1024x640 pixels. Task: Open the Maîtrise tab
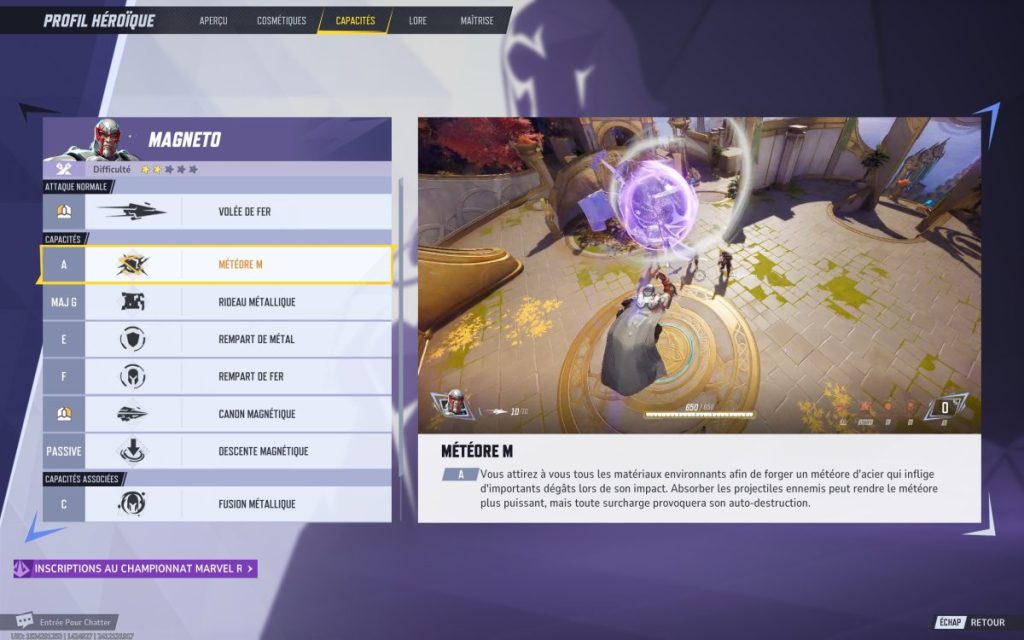coord(477,20)
